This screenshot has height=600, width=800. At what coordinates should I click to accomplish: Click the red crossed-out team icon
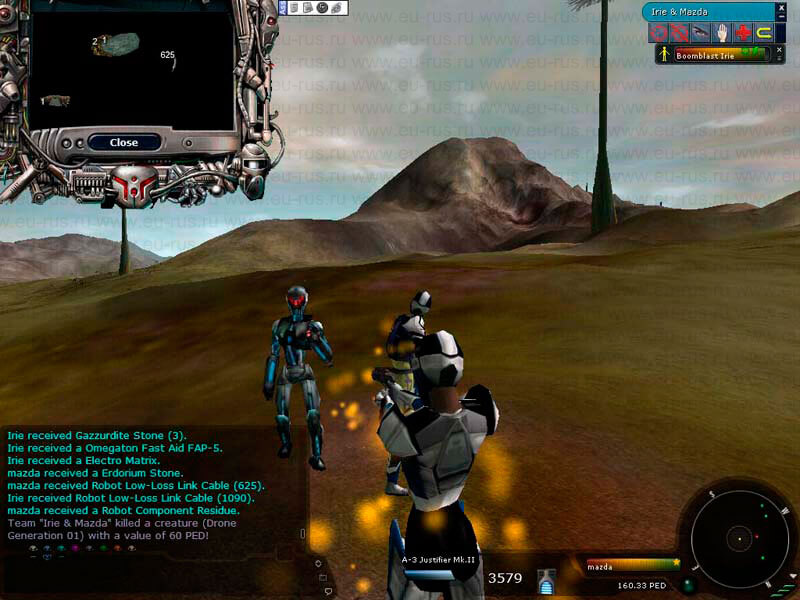679,32
